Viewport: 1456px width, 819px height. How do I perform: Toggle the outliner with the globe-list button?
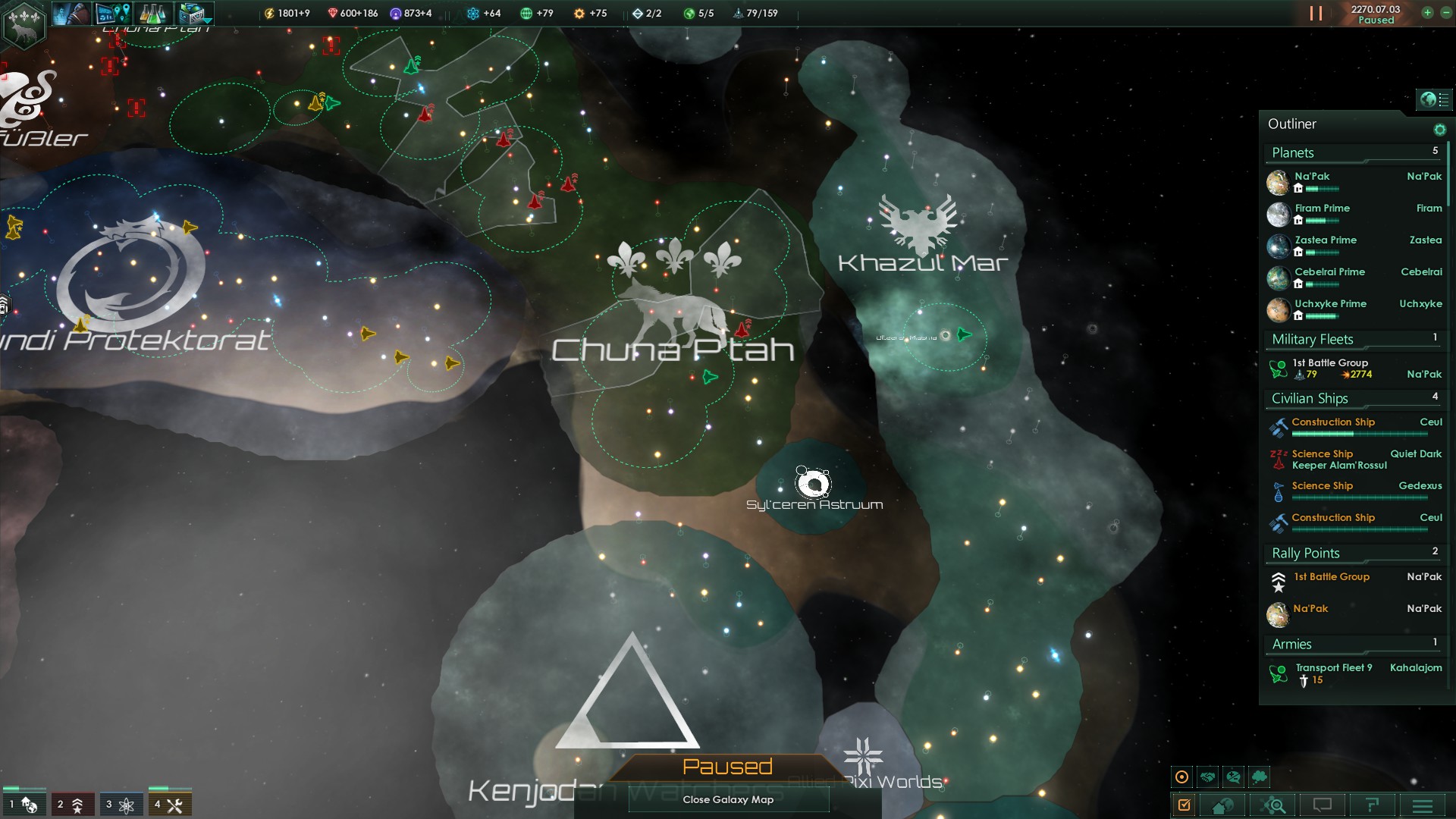tap(1434, 99)
